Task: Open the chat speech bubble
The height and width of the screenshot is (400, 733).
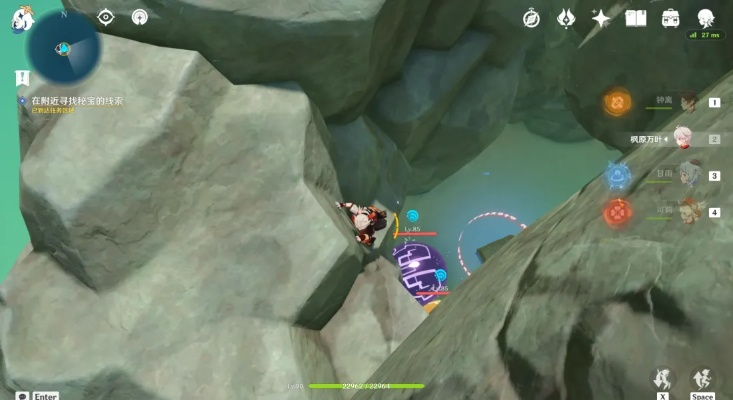Action: tap(22, 395)
